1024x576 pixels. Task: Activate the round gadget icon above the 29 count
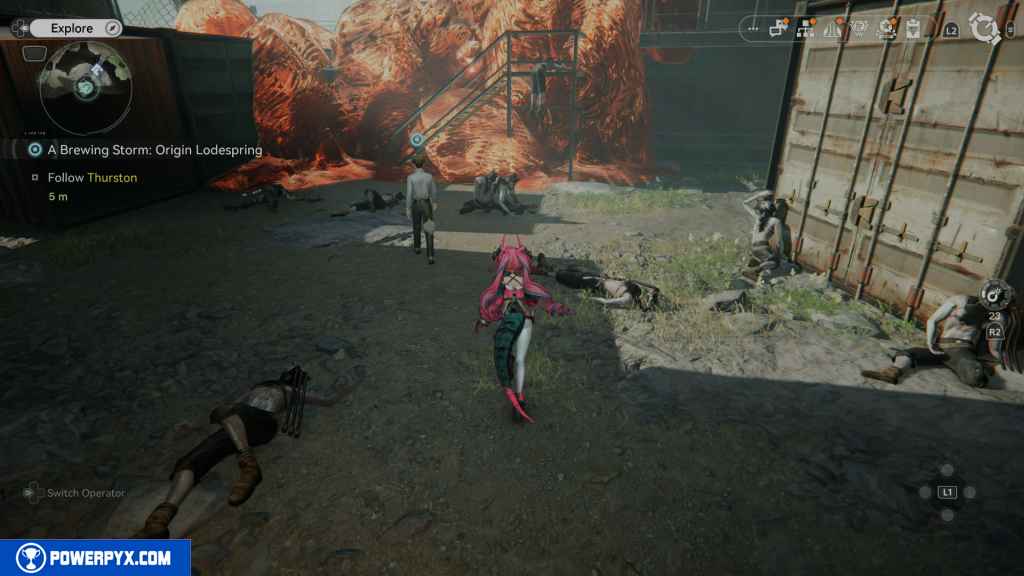(995, 296)
